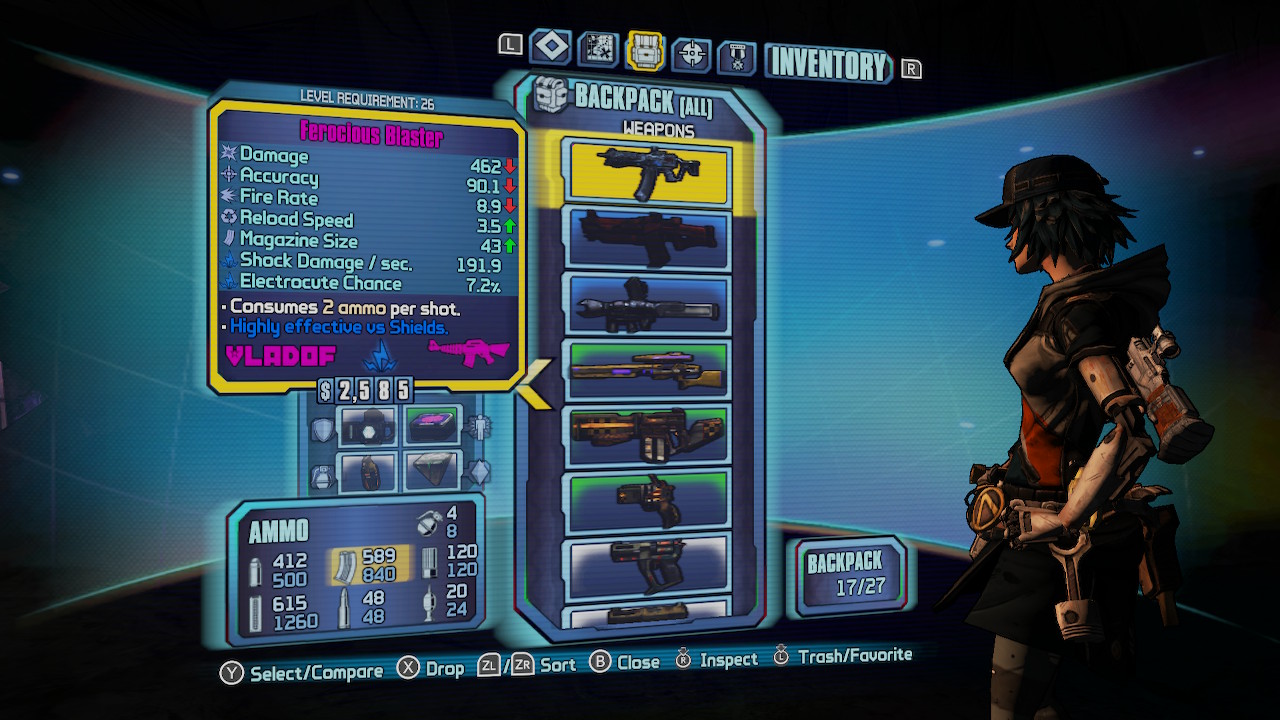The height and width of the screenshot is (720, 1280).
Task: Open the equipped relic diamond slot
Action: pyautogui.click(x=433, y=472)
